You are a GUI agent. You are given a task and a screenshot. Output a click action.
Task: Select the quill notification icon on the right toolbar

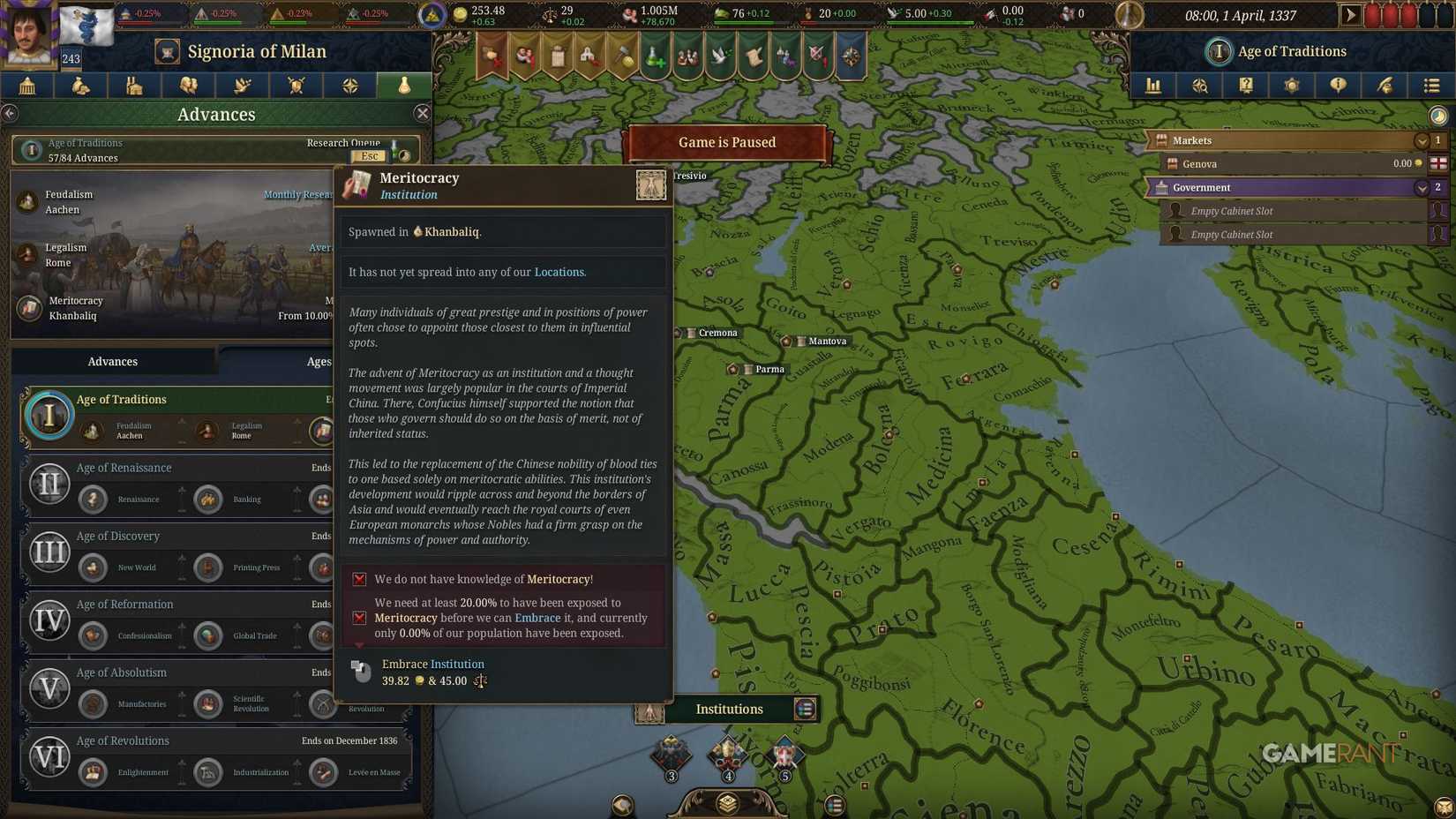coord(1385,86)
